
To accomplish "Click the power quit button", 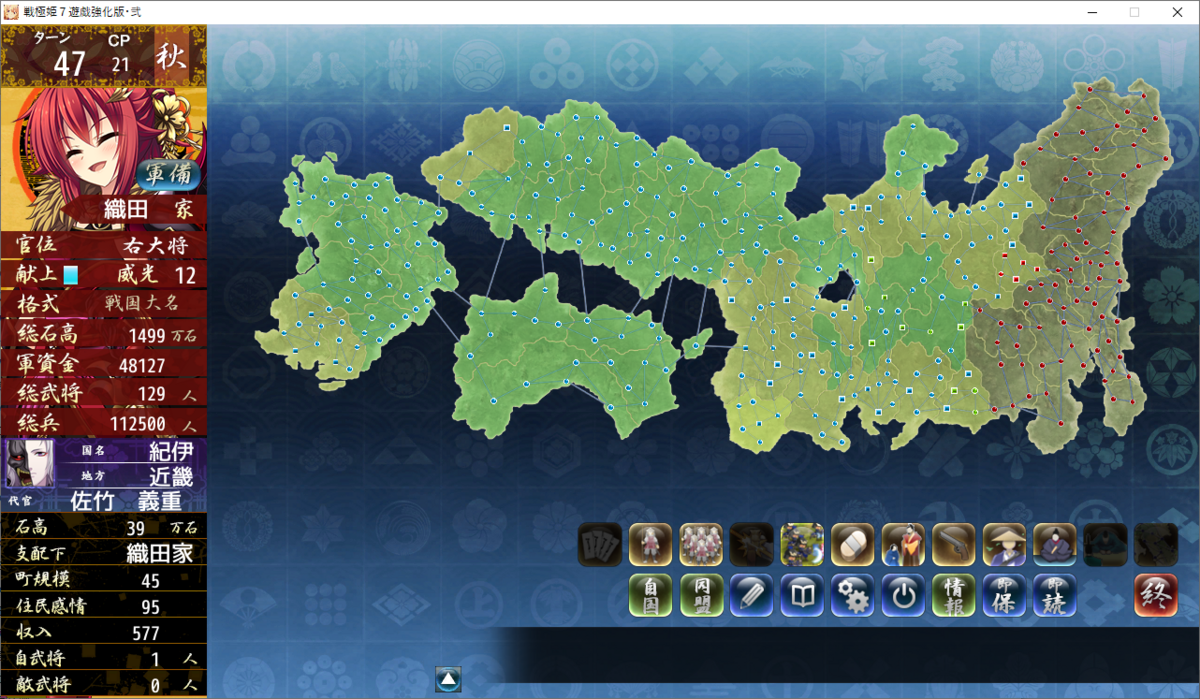I will click(x=903, y=595).
